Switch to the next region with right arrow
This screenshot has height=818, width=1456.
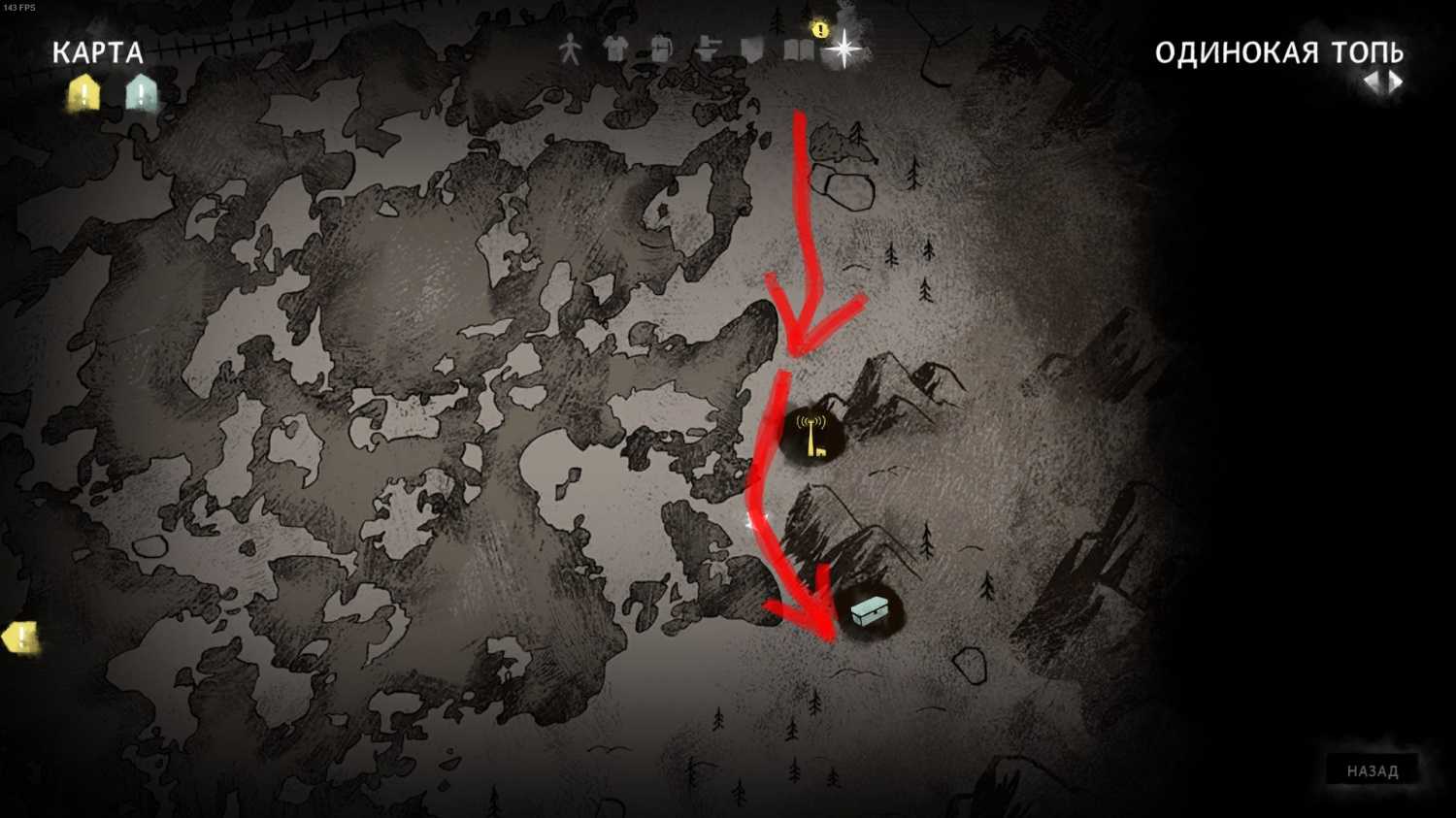pyautogui.click(x=1396, y=82)
